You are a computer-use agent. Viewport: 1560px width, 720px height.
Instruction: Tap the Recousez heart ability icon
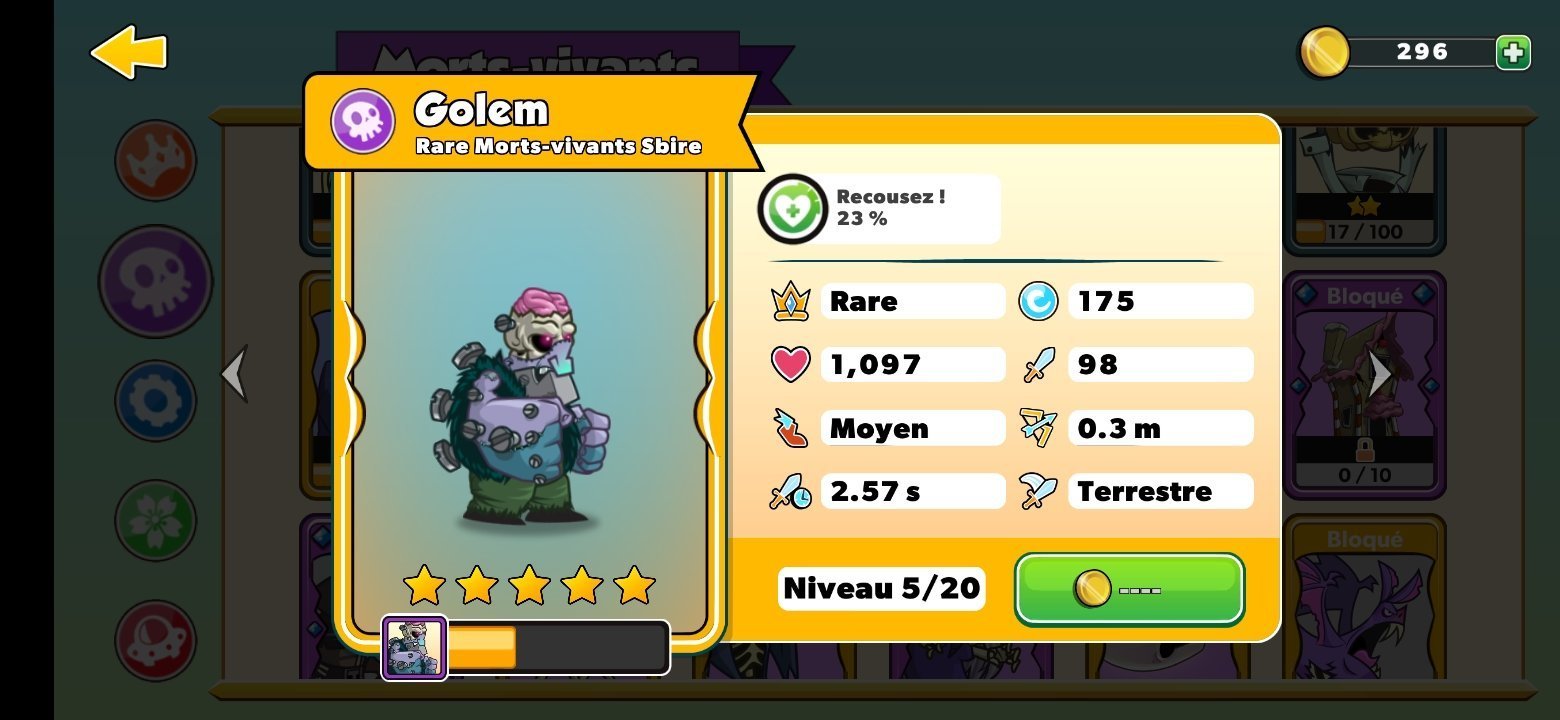[792, 209]
